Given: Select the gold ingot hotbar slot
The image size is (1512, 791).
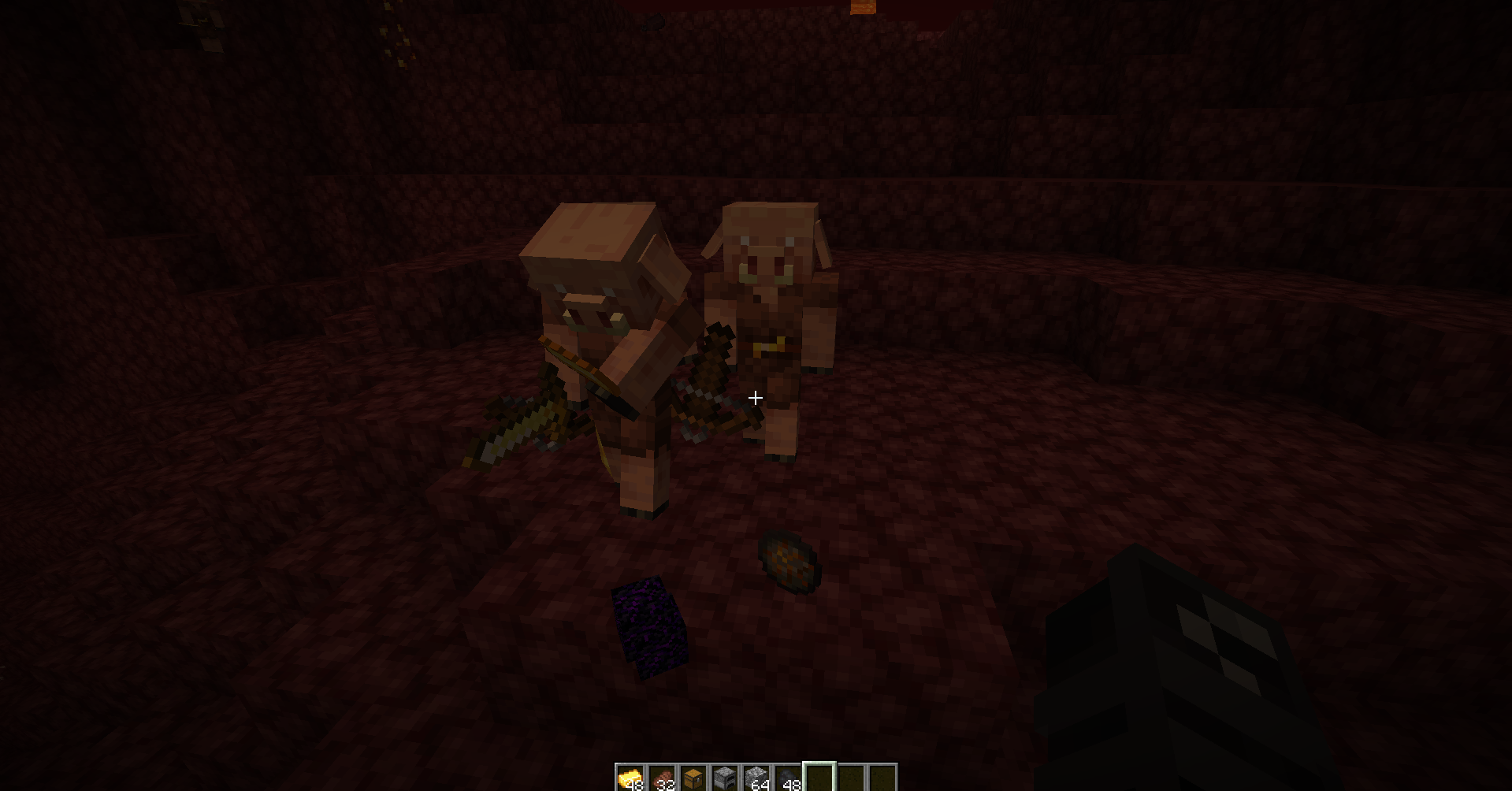Looking at the screenshot, I should tap(630, 774).
